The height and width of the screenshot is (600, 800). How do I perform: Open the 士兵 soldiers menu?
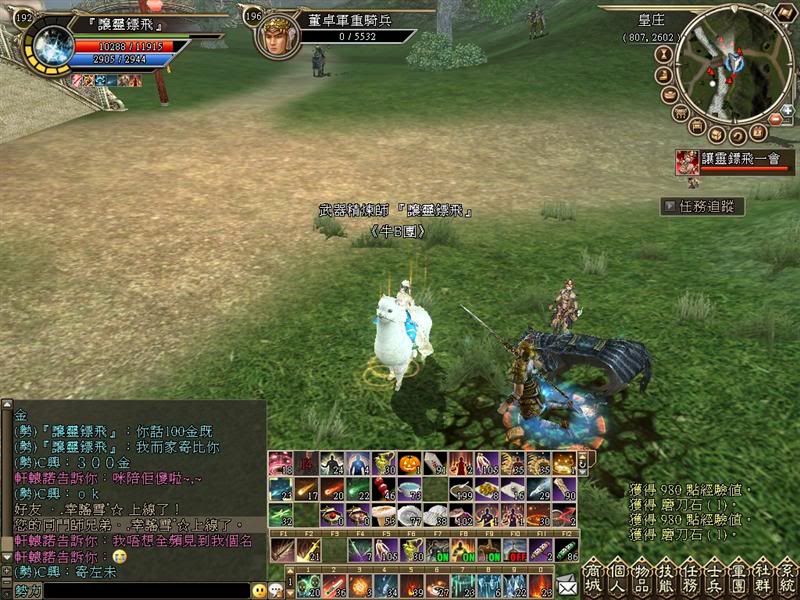pyautogui.click(x=712, y=577)
